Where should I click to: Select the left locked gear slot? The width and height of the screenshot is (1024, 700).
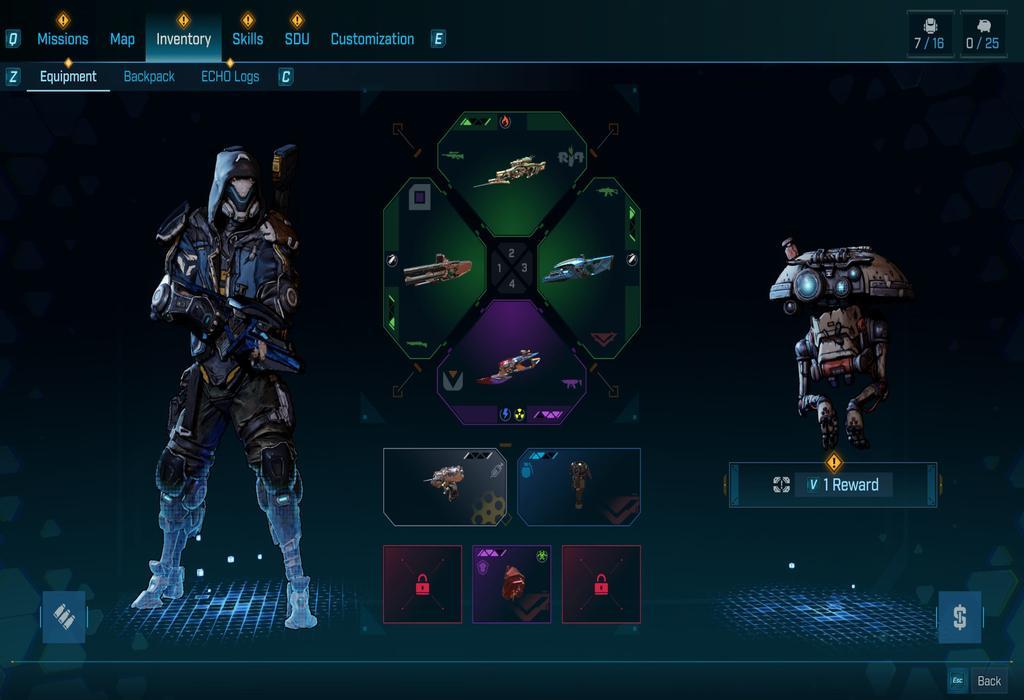pyautogui.click(x=422, y=584)
